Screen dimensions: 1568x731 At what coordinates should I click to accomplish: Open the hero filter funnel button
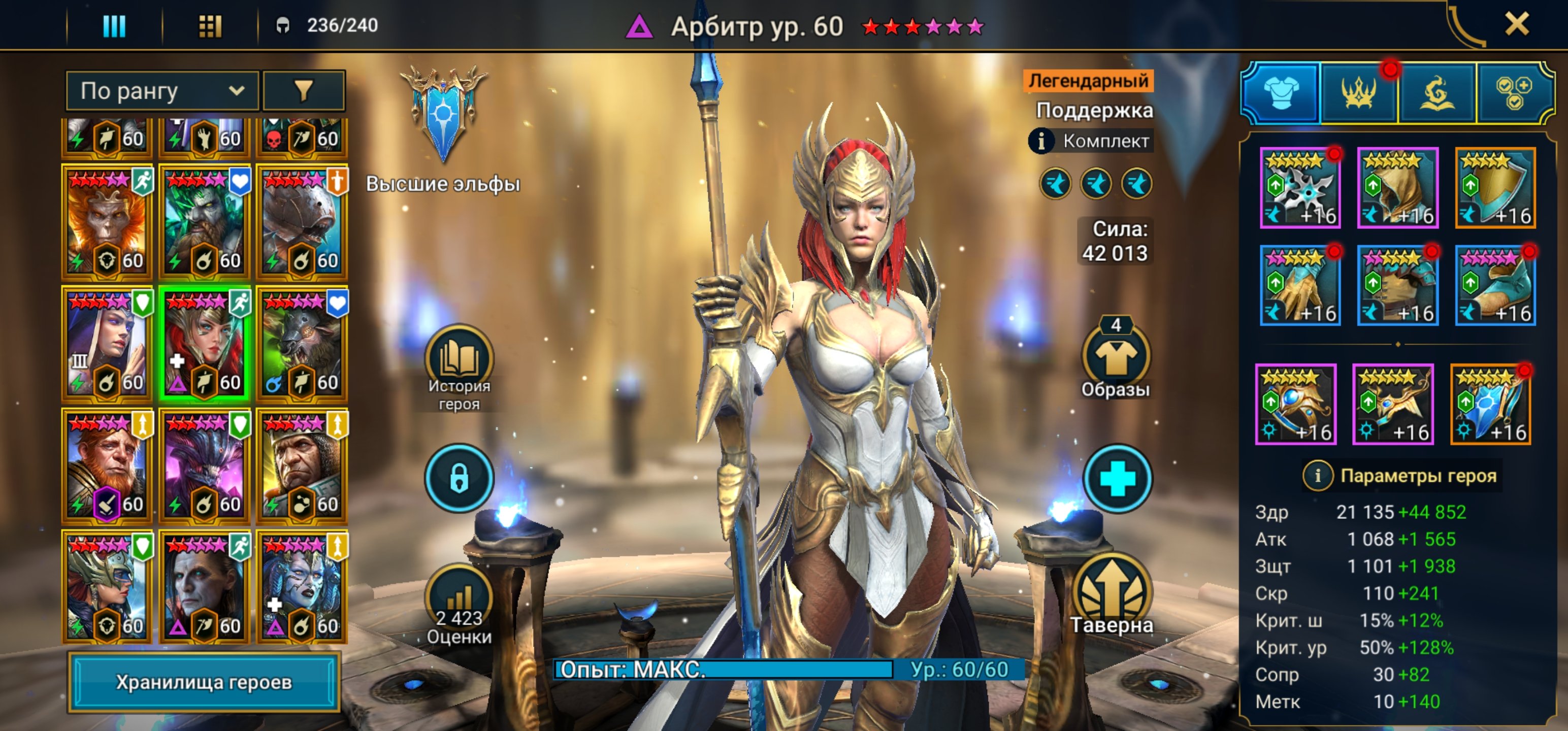pyautogui.click(x=304, y=91)
